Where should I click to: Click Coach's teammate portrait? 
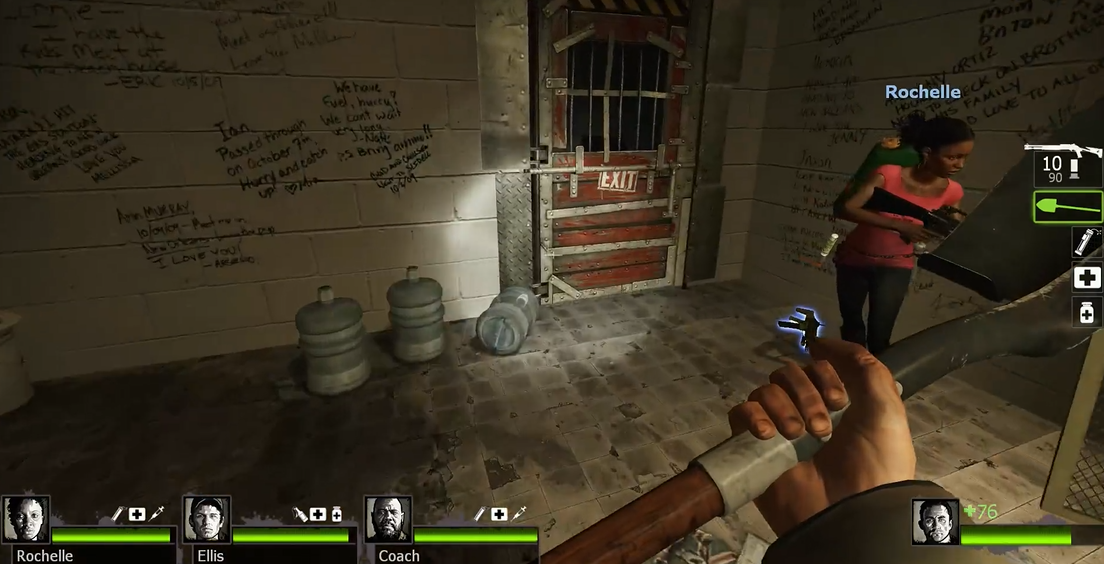tap(388, 520)
